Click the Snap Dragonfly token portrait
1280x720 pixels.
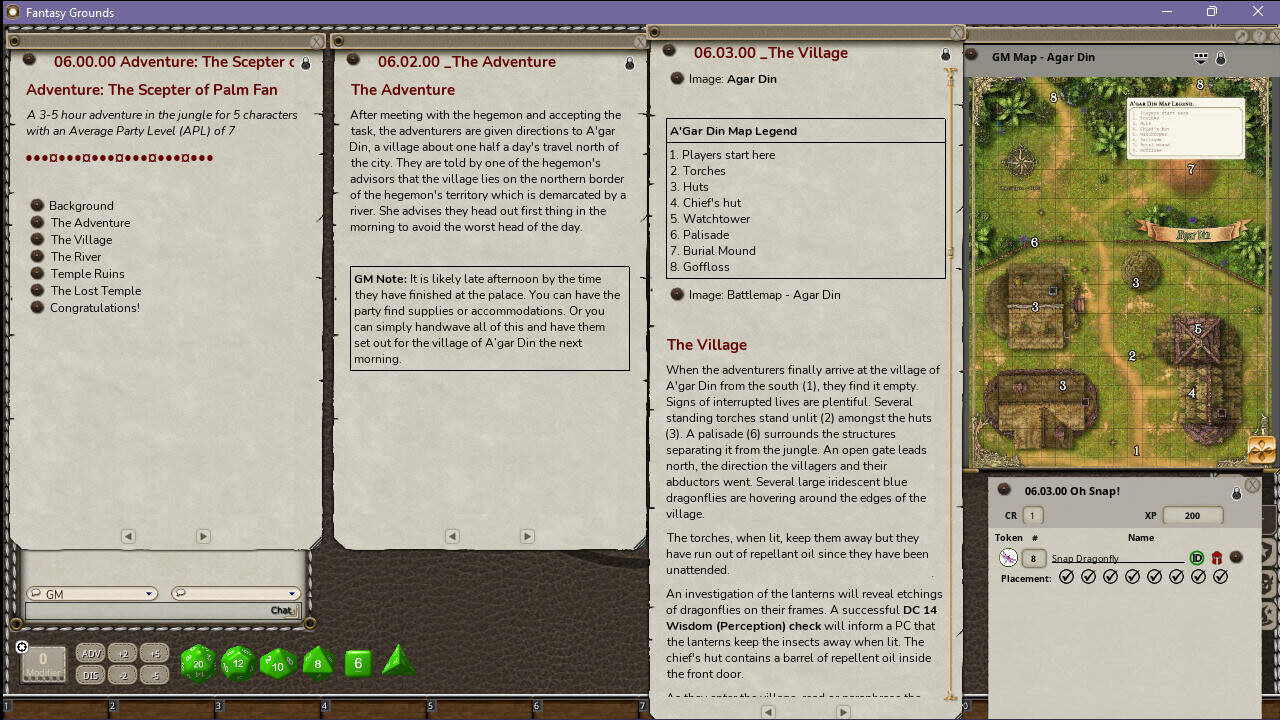(x=1008, y=558)
